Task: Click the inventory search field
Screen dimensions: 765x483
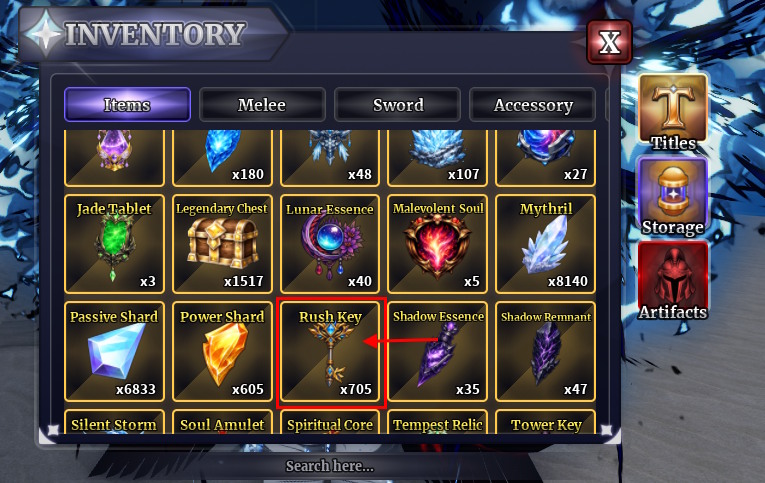Action: (330, 466)
